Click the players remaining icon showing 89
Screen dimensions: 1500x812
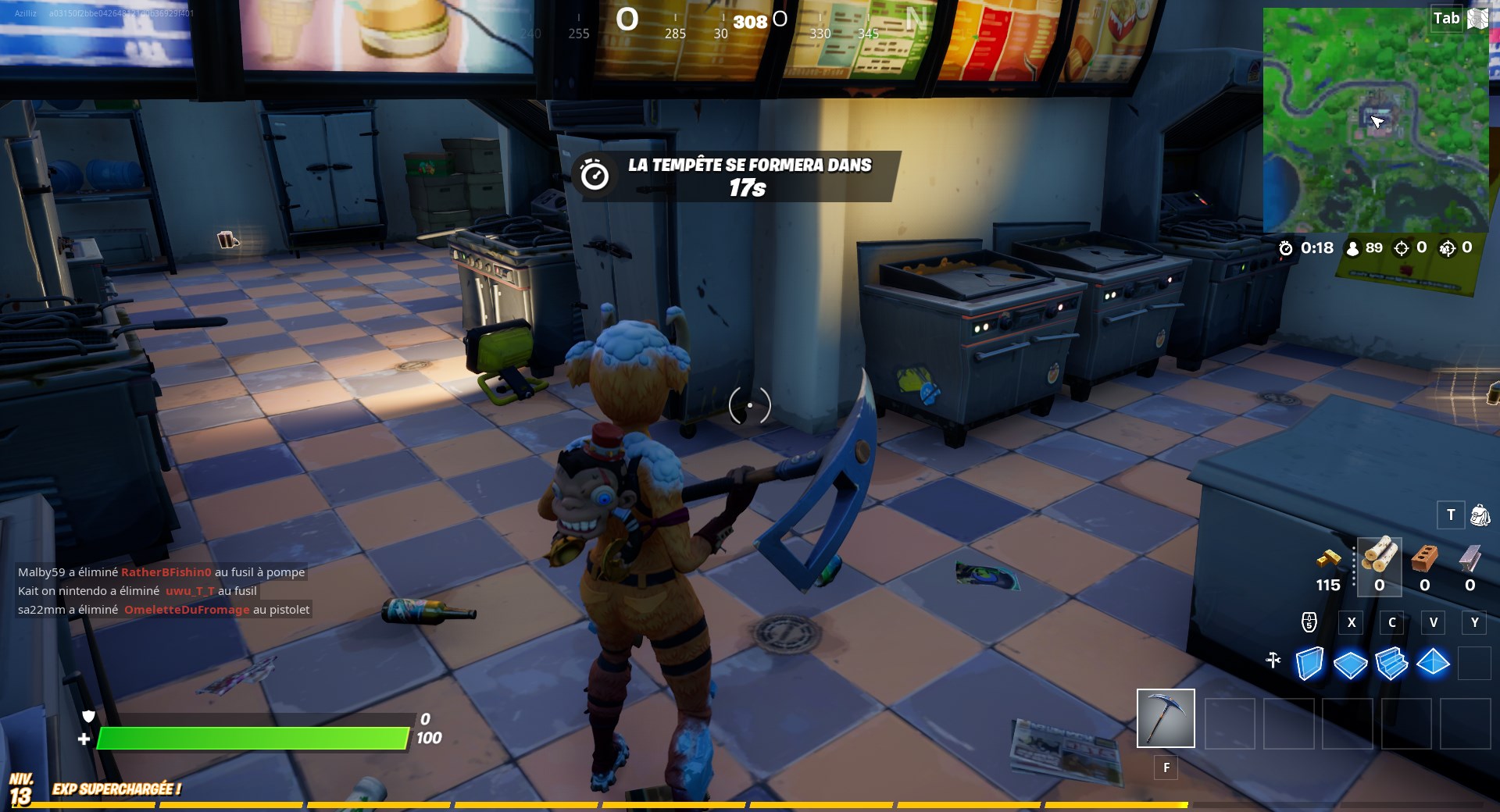pos(1353,249)
